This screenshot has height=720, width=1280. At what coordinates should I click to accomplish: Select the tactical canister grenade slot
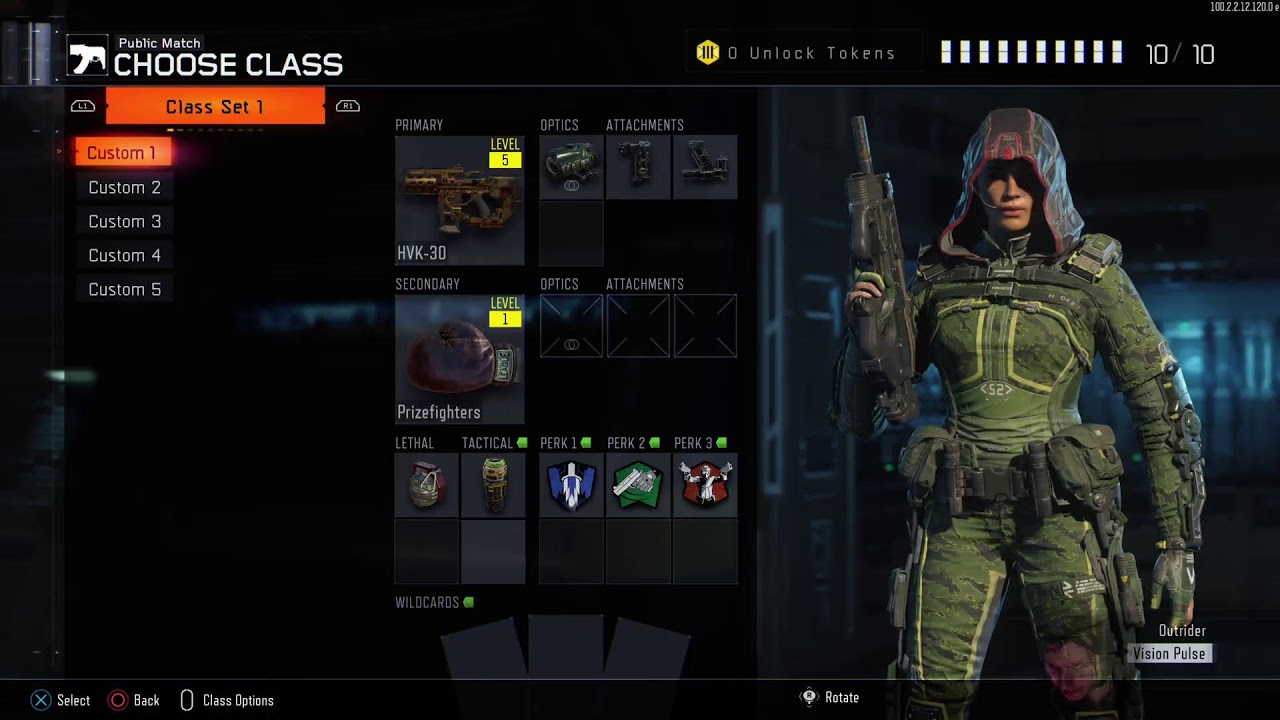493,485
